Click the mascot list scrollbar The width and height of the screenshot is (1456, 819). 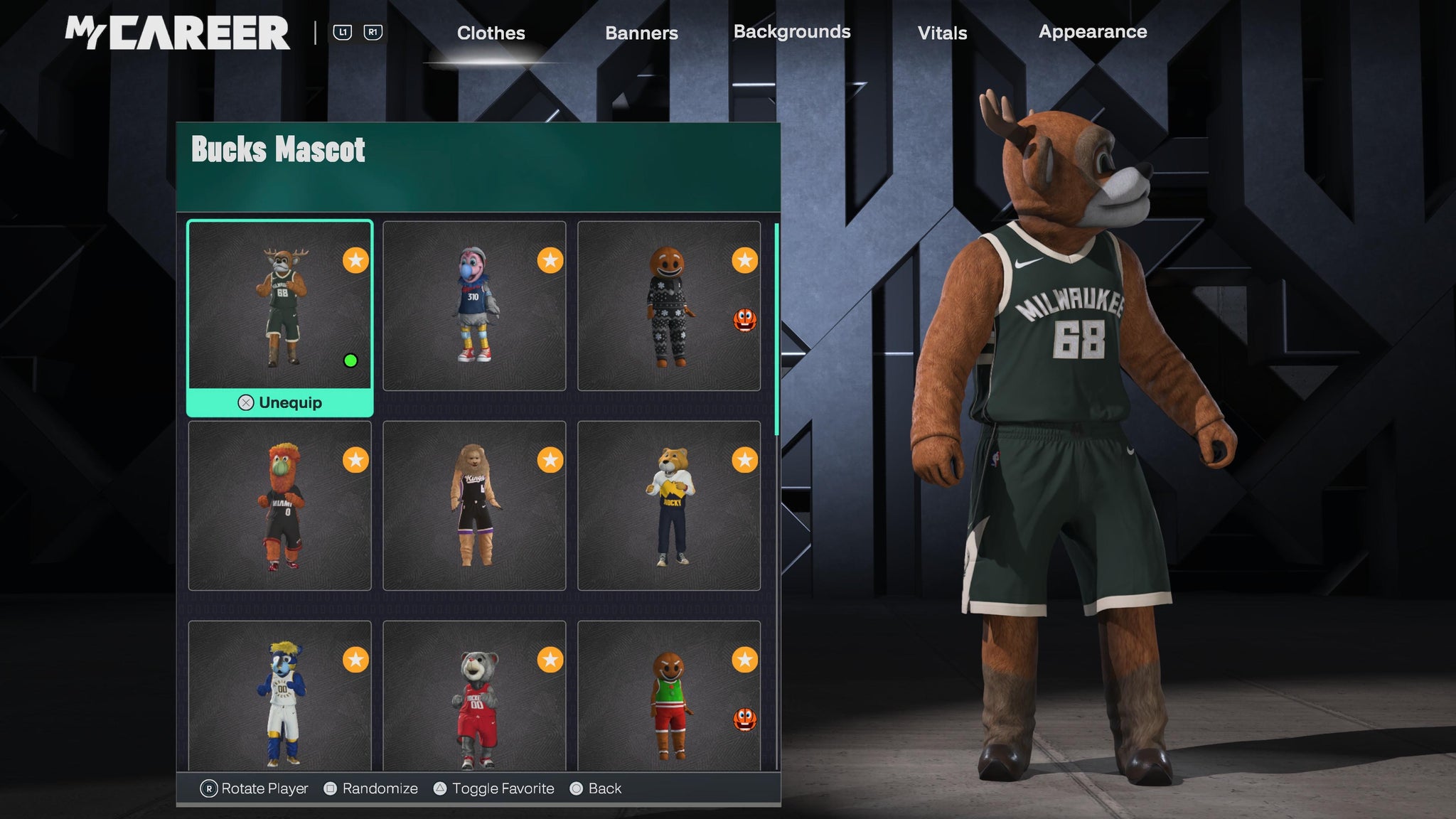[x=776, y=328]
